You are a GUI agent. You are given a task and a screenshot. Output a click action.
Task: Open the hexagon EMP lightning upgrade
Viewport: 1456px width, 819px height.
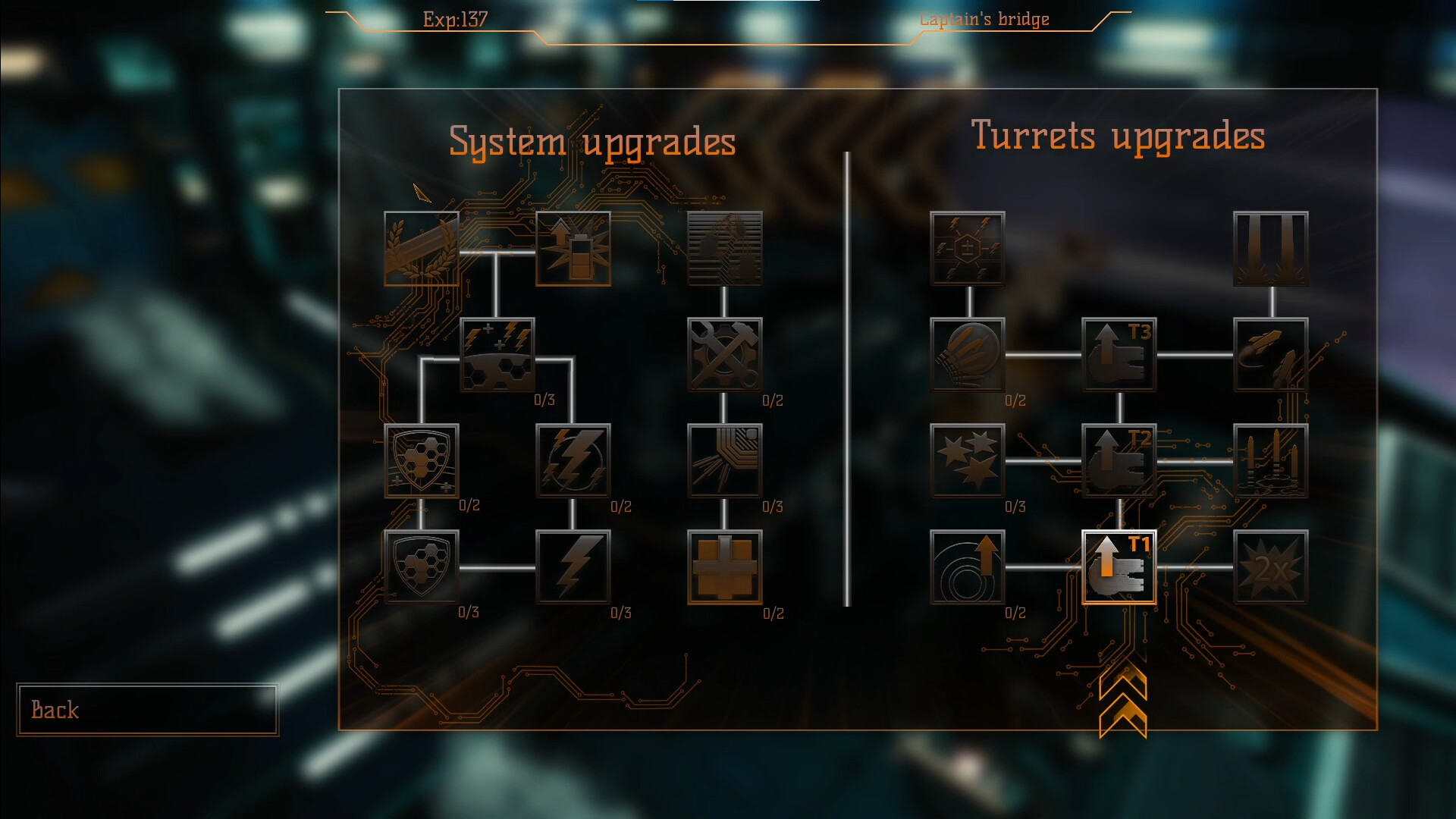968,249
